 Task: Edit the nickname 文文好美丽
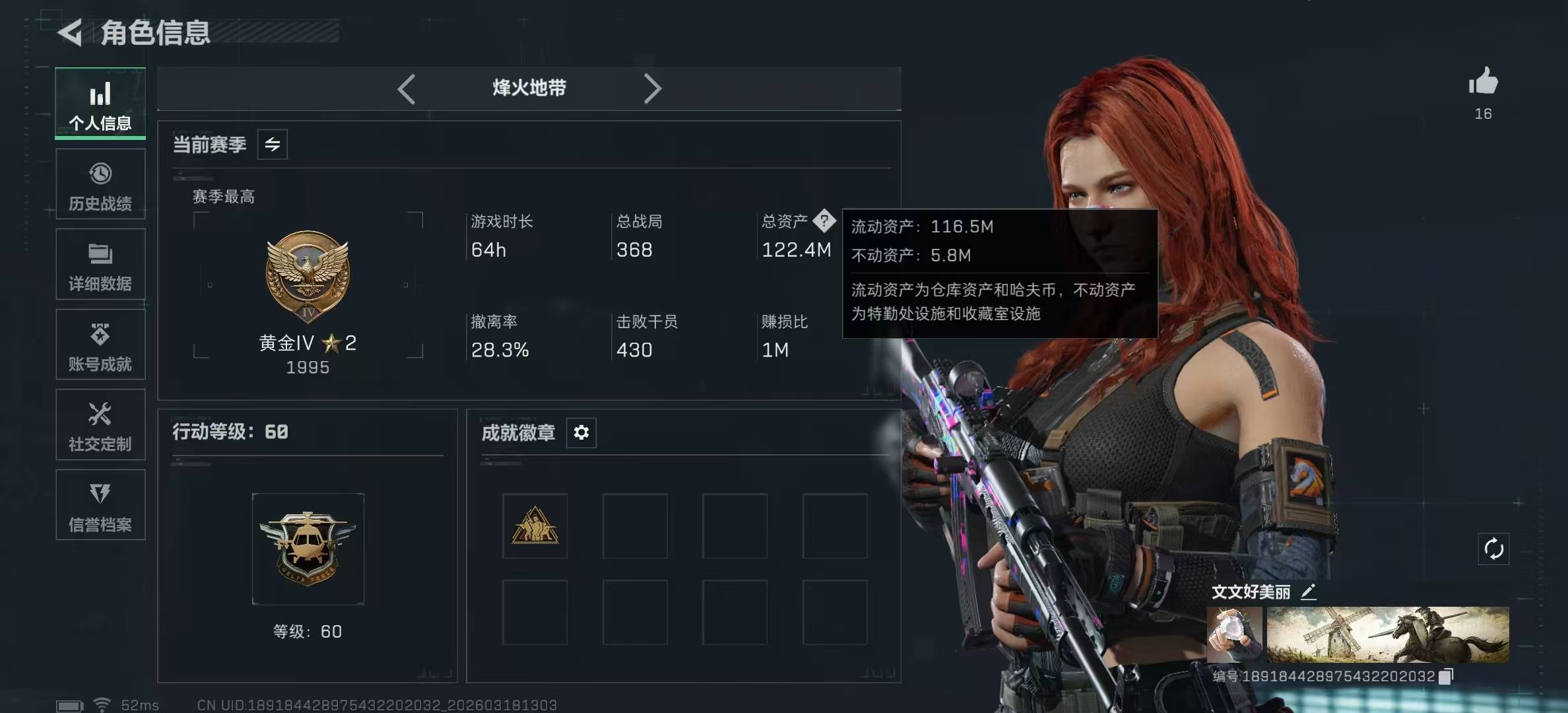click(x=1308, y=592)
